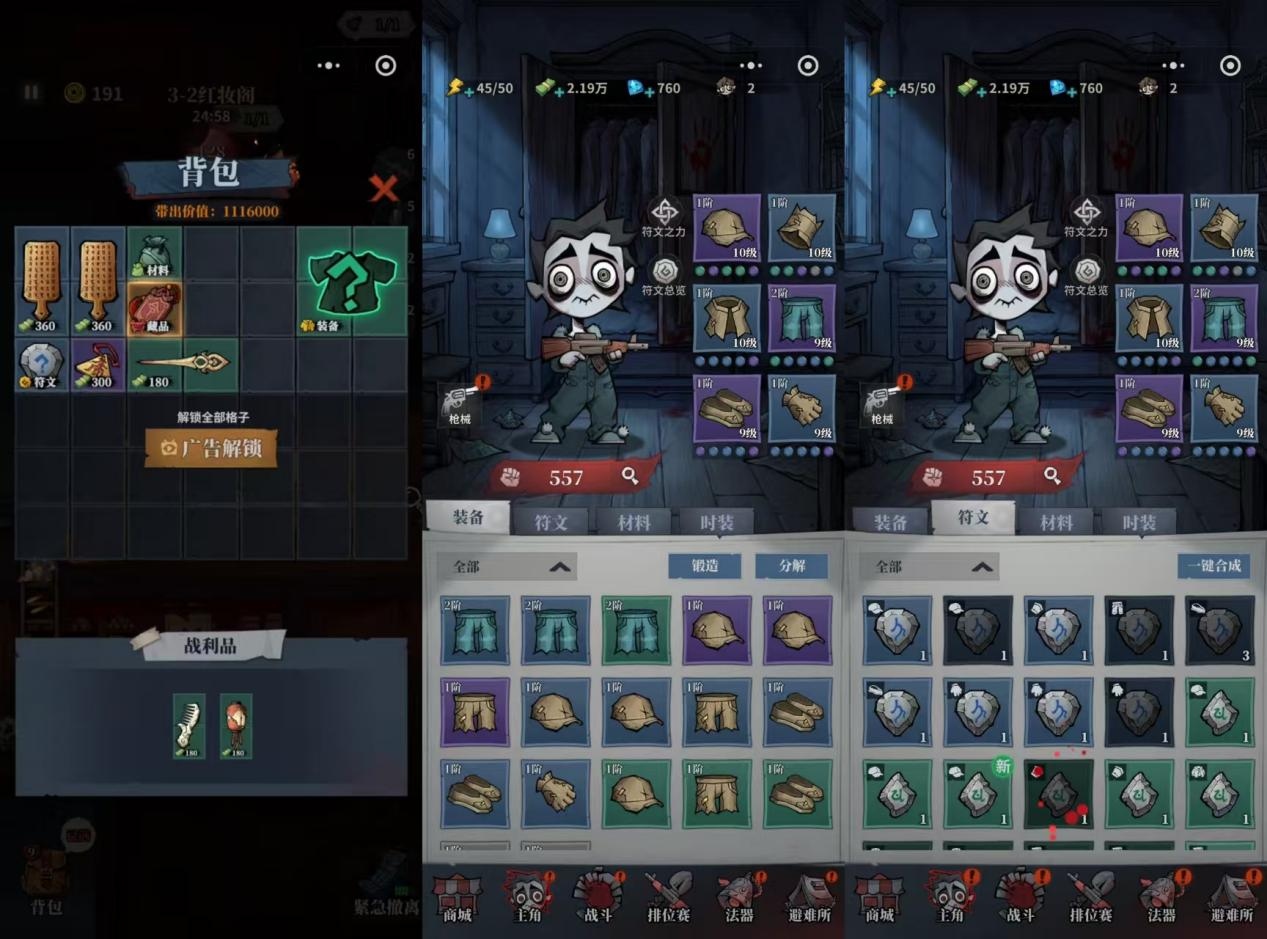Screen dimensions: 1267x939
Task: Select the fan item worth 300
Action: 98,364
